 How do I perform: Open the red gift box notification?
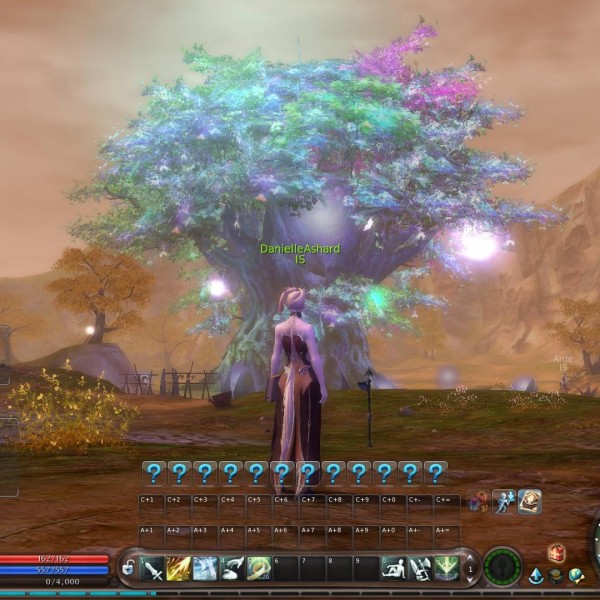coord(557,552)
